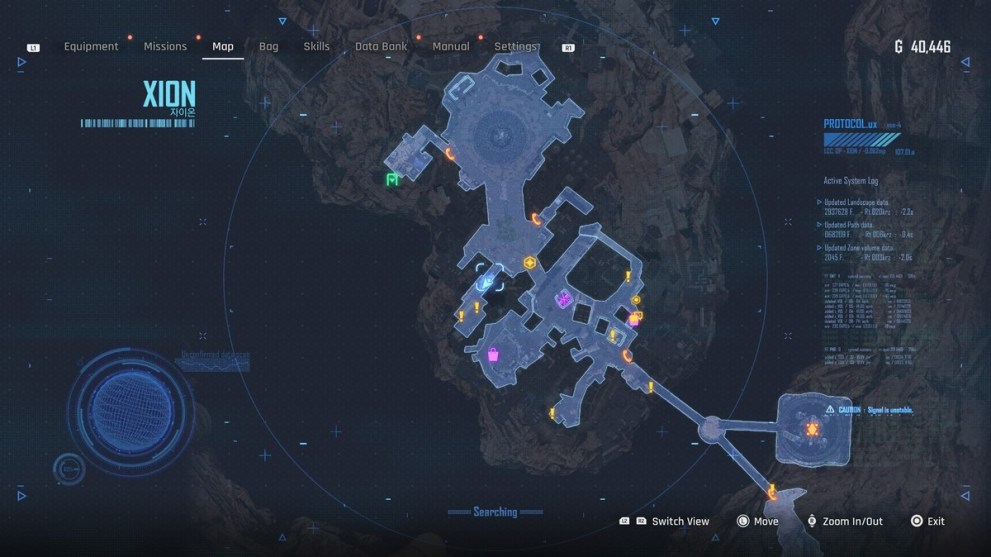Open the Data Bank tab
The width and height of the screenshot is (991, 557).
tap(381, 46)
